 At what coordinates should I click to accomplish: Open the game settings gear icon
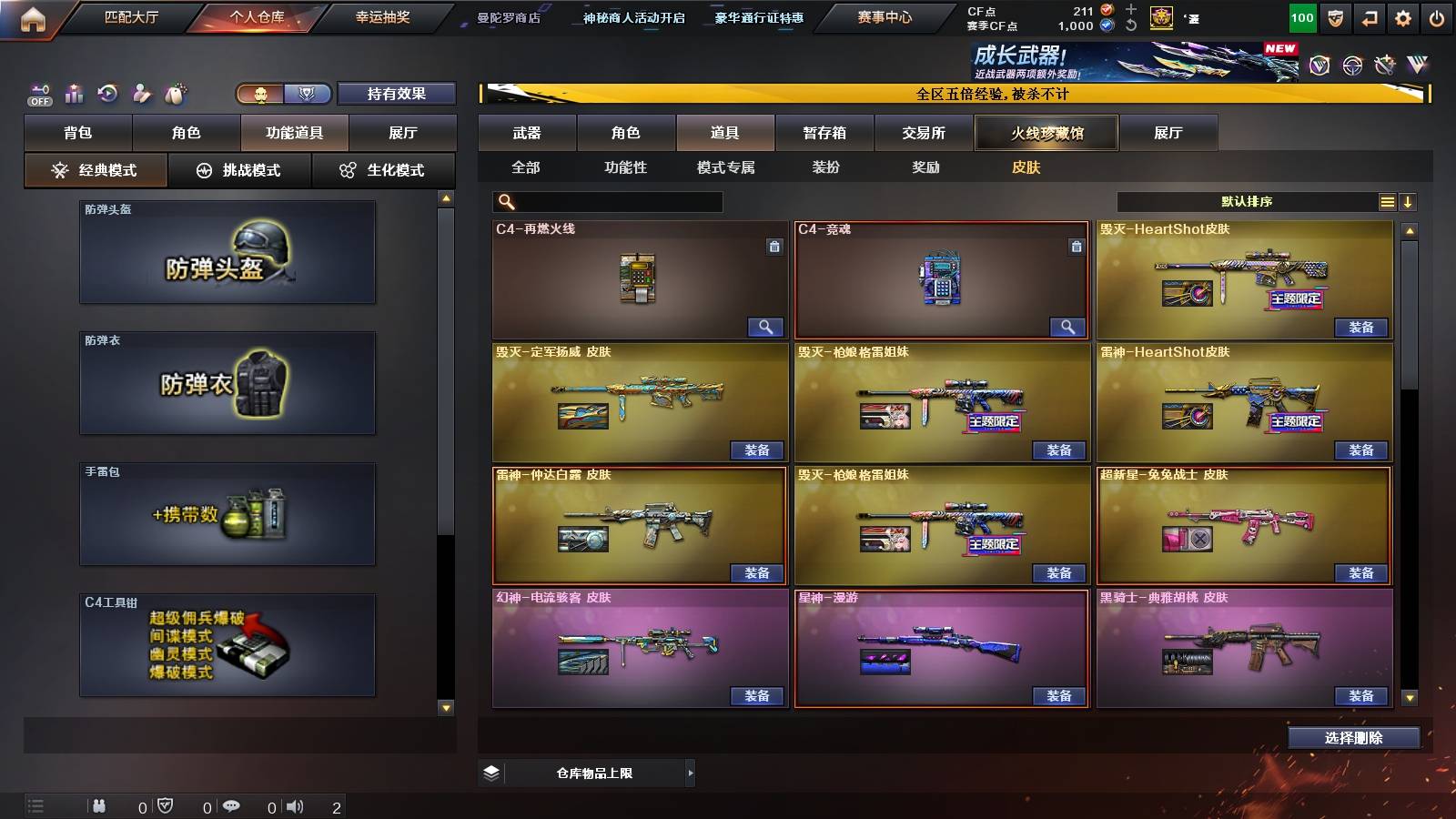(x=1400, y=17)
